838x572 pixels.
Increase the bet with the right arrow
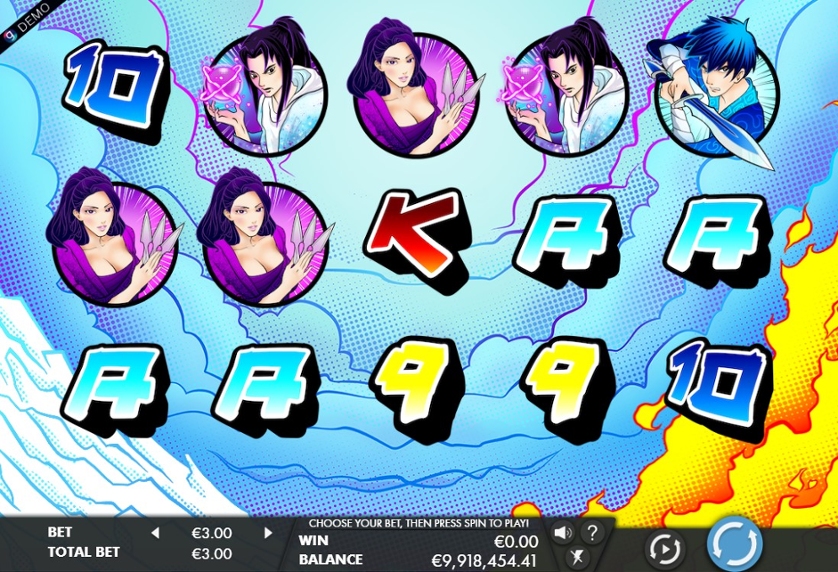coord(267,533)
